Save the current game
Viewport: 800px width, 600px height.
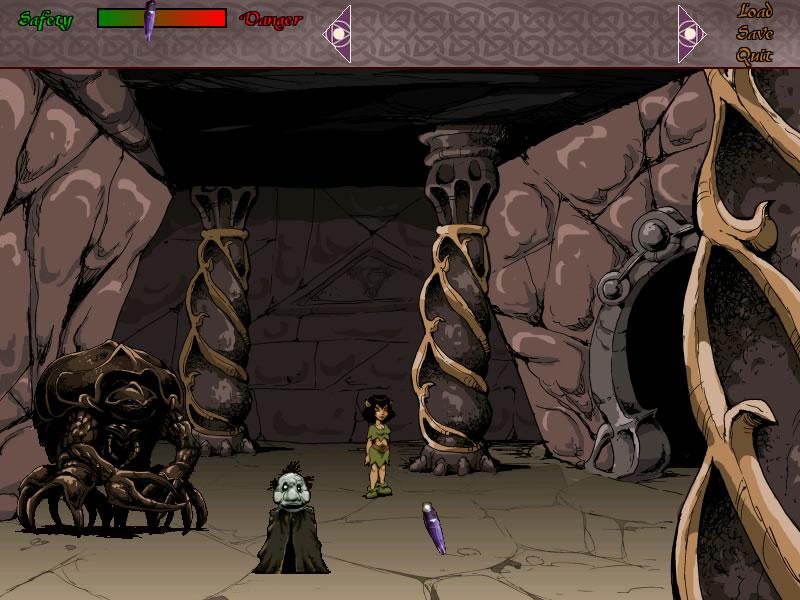point(755,33)
